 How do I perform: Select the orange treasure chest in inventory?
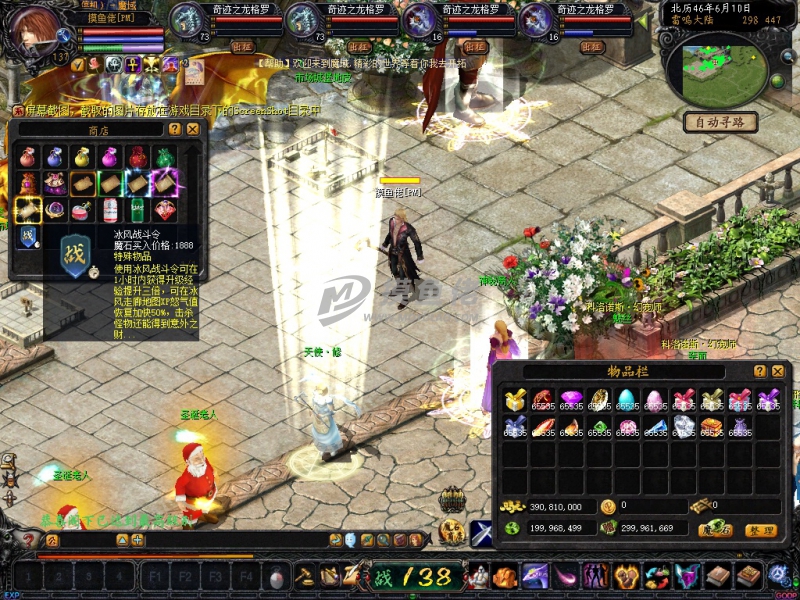[711, 427]
